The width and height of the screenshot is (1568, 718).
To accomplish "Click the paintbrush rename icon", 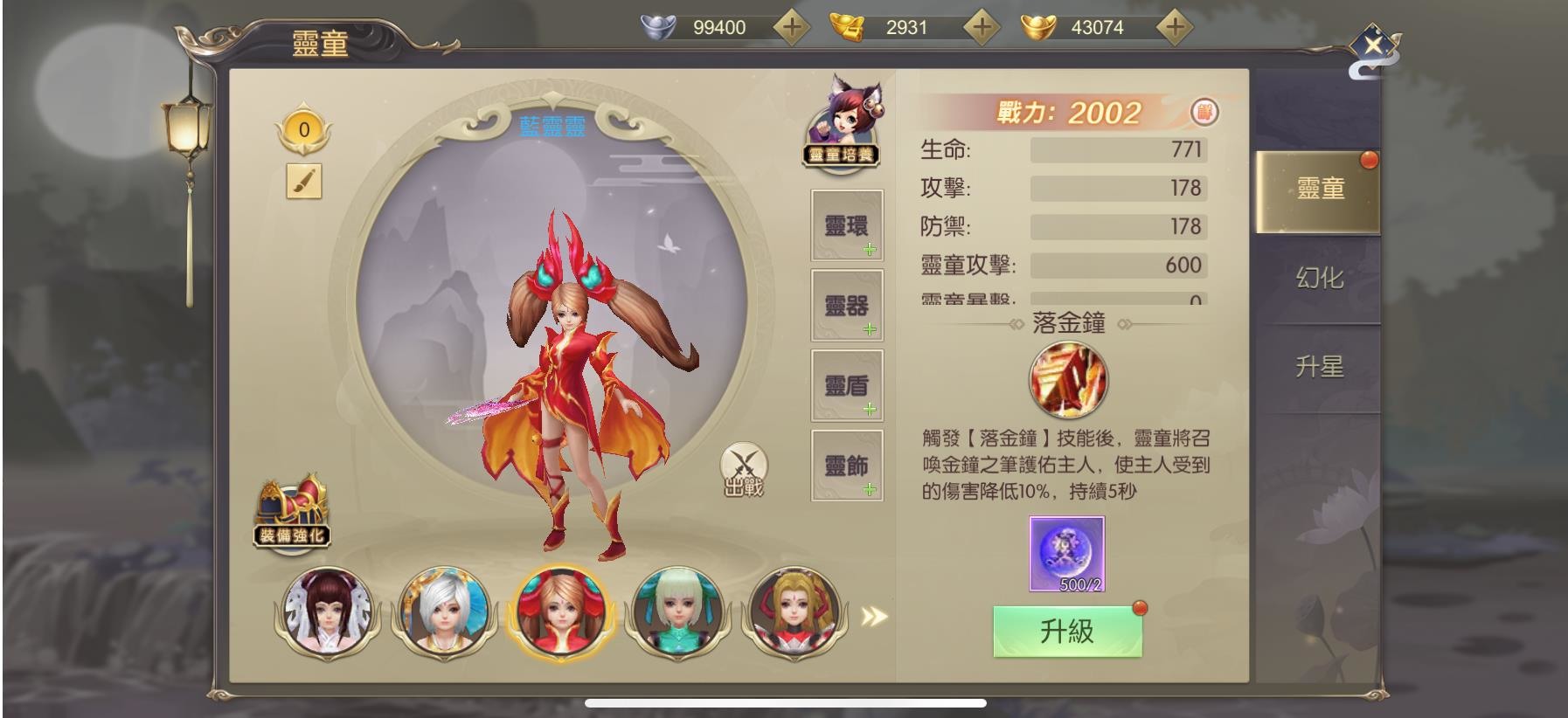I will 304,181.
